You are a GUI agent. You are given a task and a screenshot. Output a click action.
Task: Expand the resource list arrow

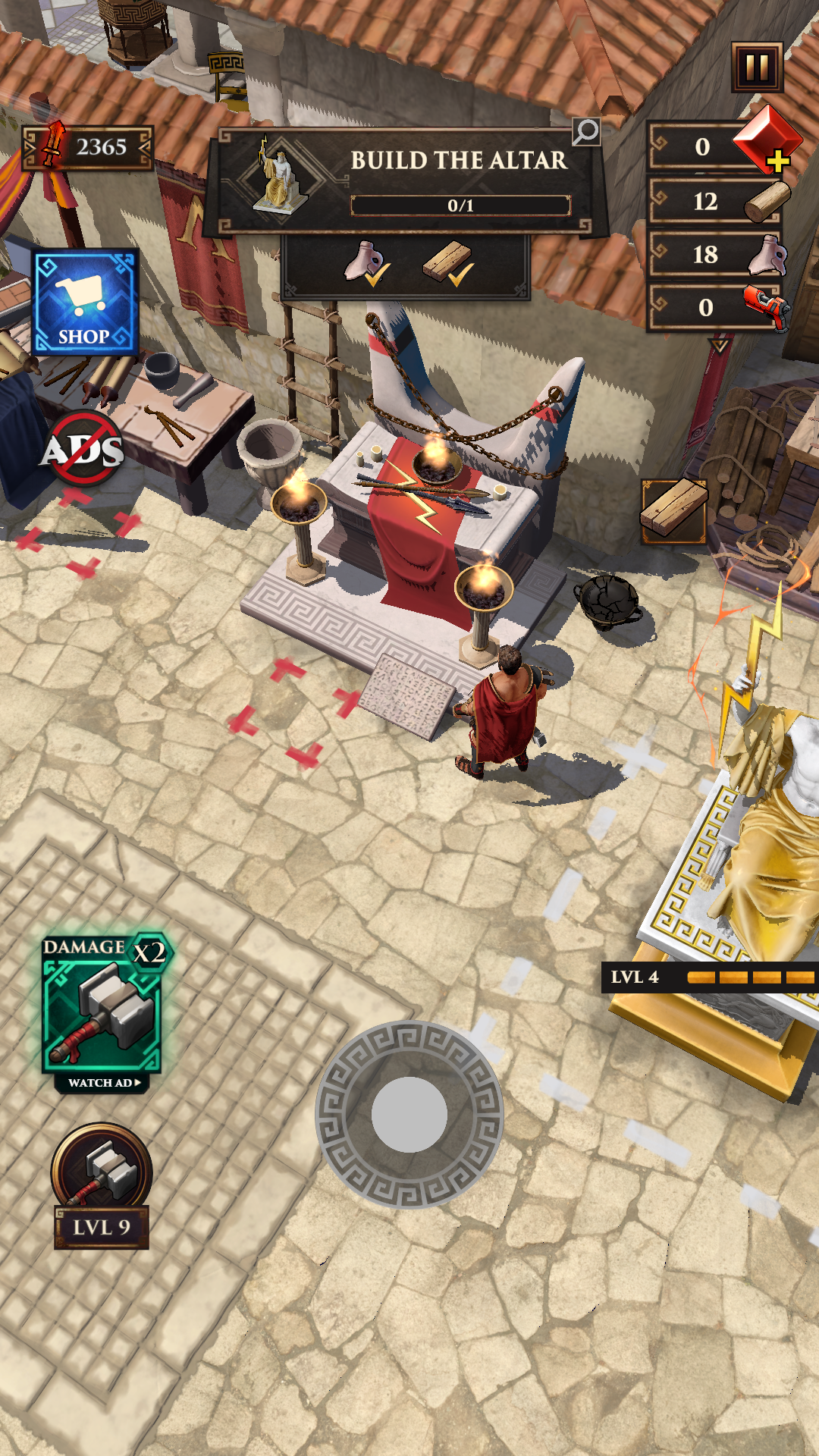[719, 347]
